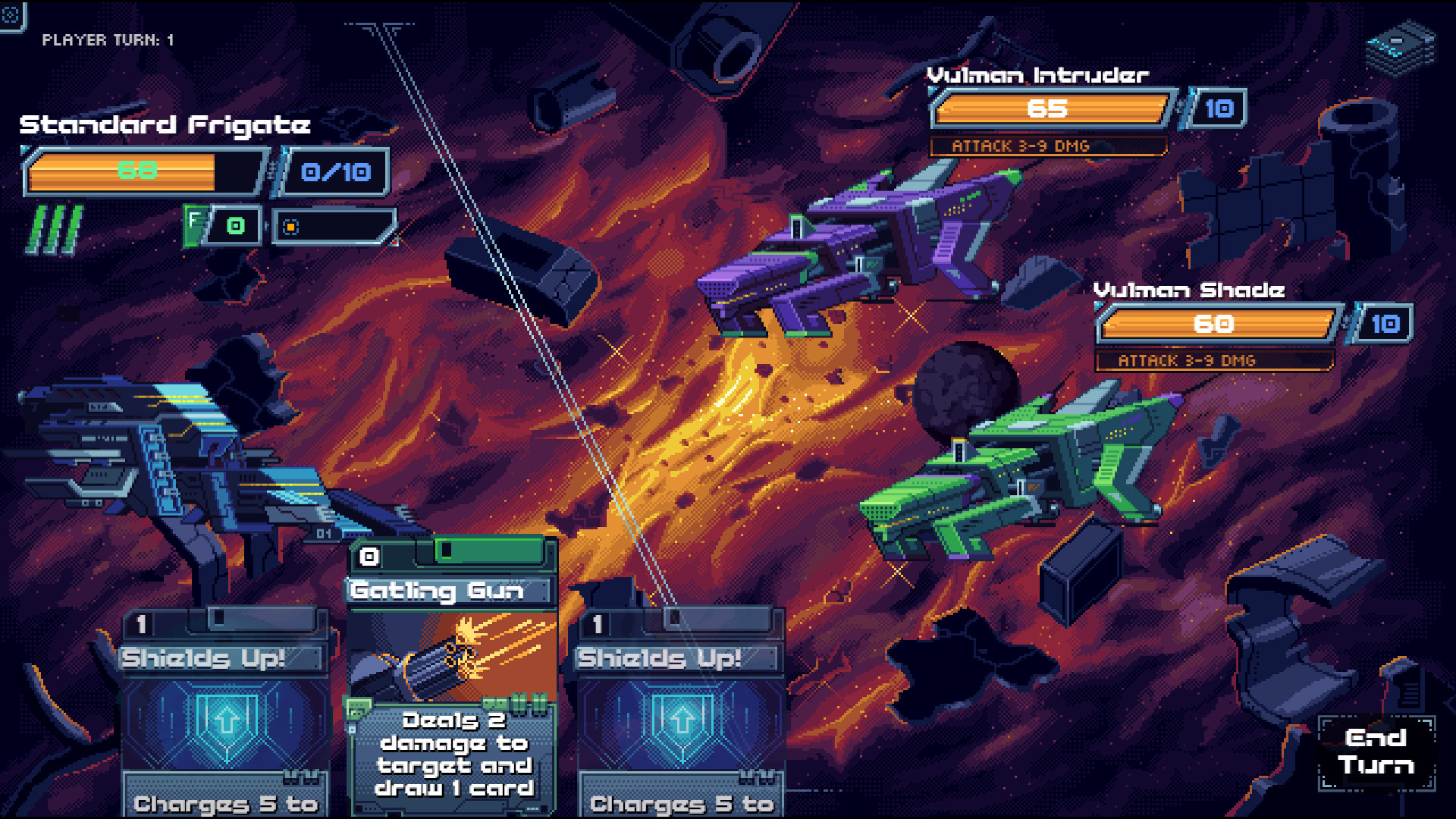This screenshot has height=819, width=1456.
Task: Click the PLAYER TURN: 1 label
Action: pos(108,40)
